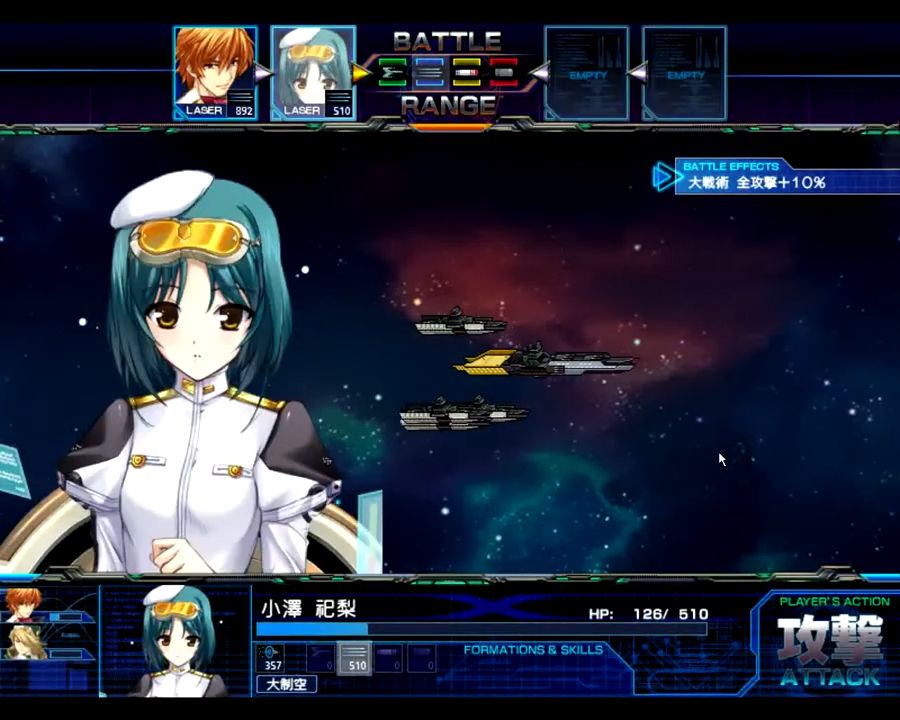This screenshot has width=900, height=720.
Task: Open the Formations & Skills panel
Action: tap(533, 650)
